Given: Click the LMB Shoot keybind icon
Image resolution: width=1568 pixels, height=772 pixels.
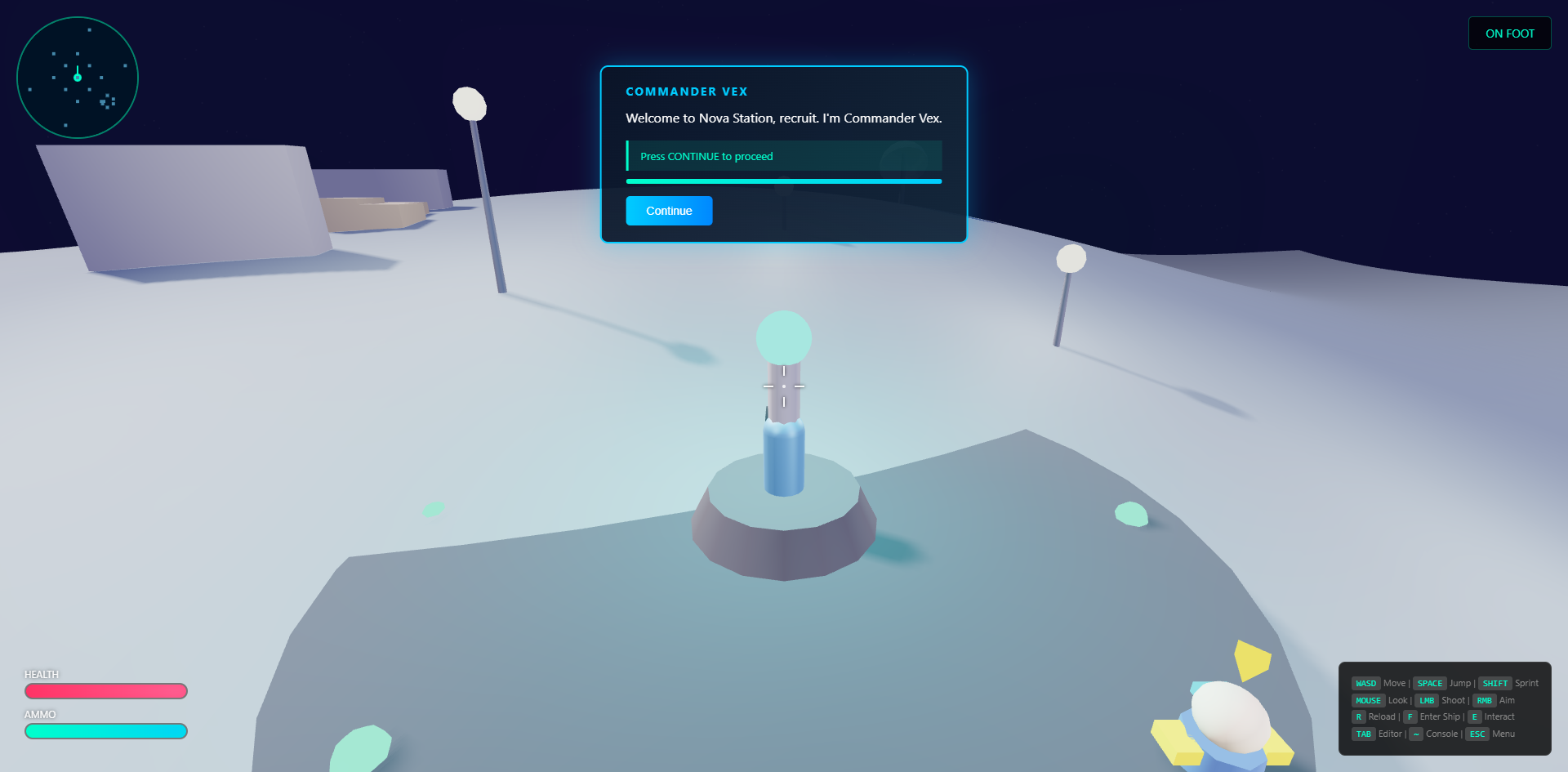Looking at the screenshot, I should 1427,700.
